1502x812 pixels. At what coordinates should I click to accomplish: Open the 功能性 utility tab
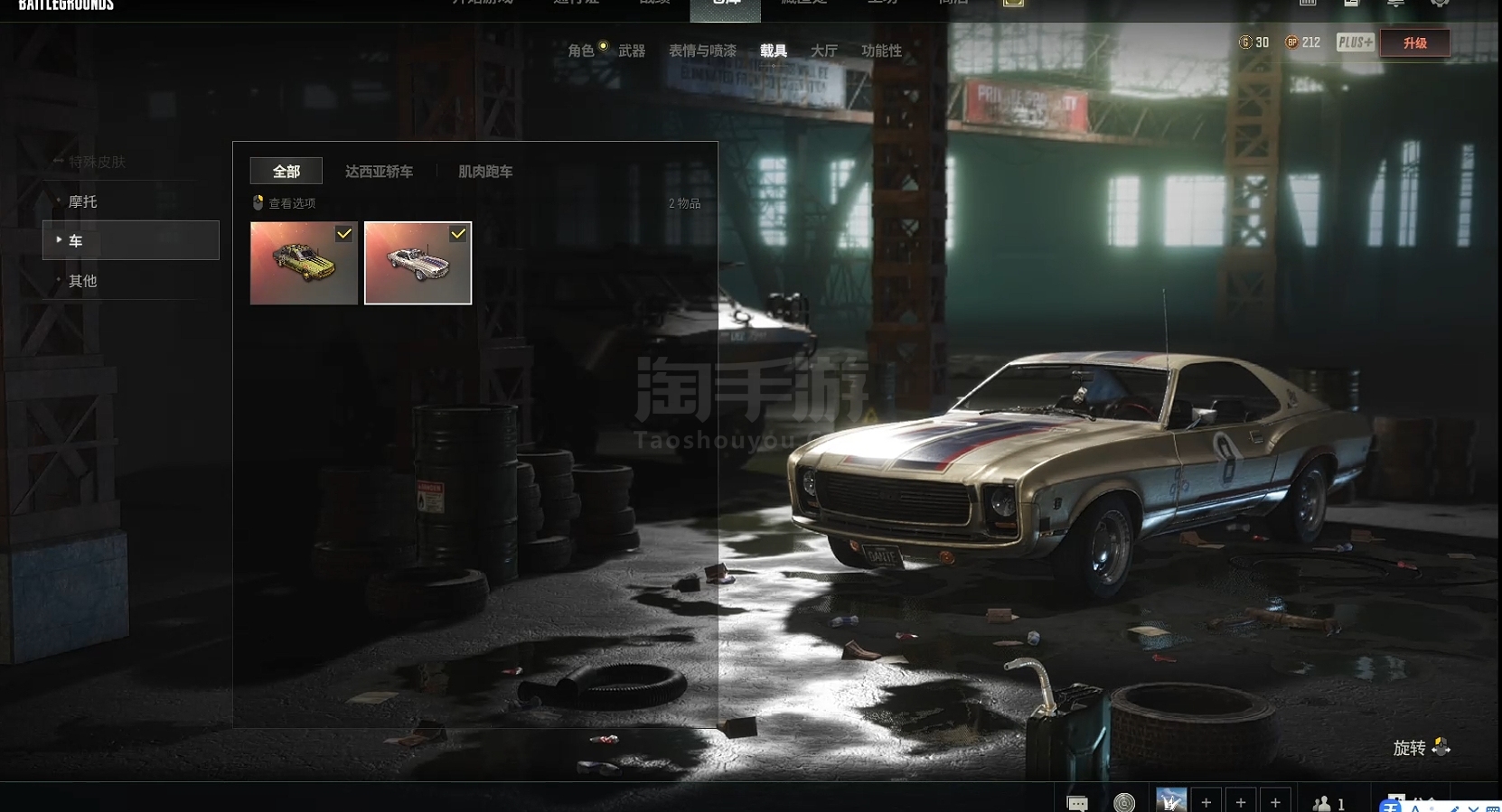[x=881, y=51]
